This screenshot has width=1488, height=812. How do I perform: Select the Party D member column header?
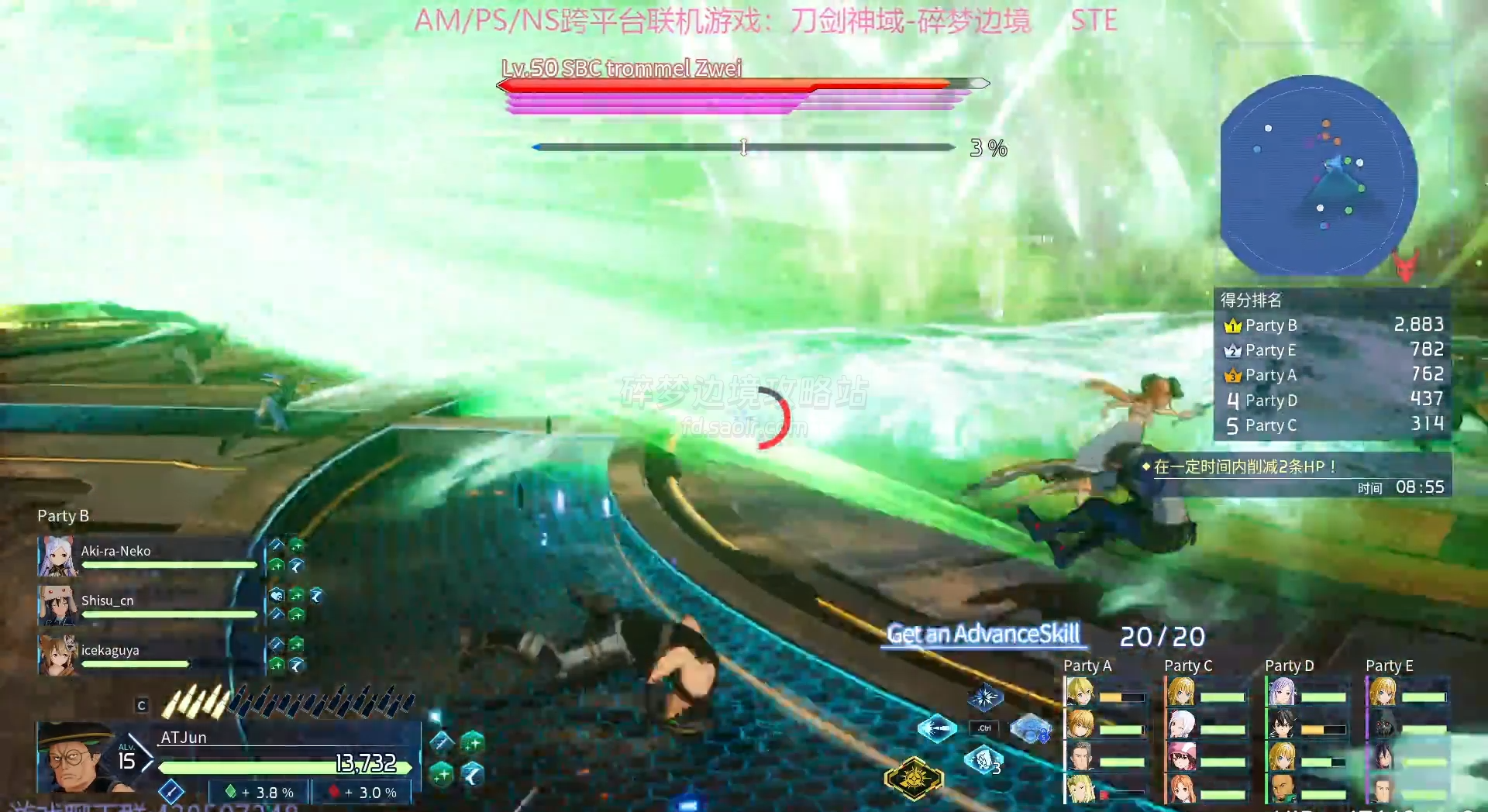[x=1289, y=666]
